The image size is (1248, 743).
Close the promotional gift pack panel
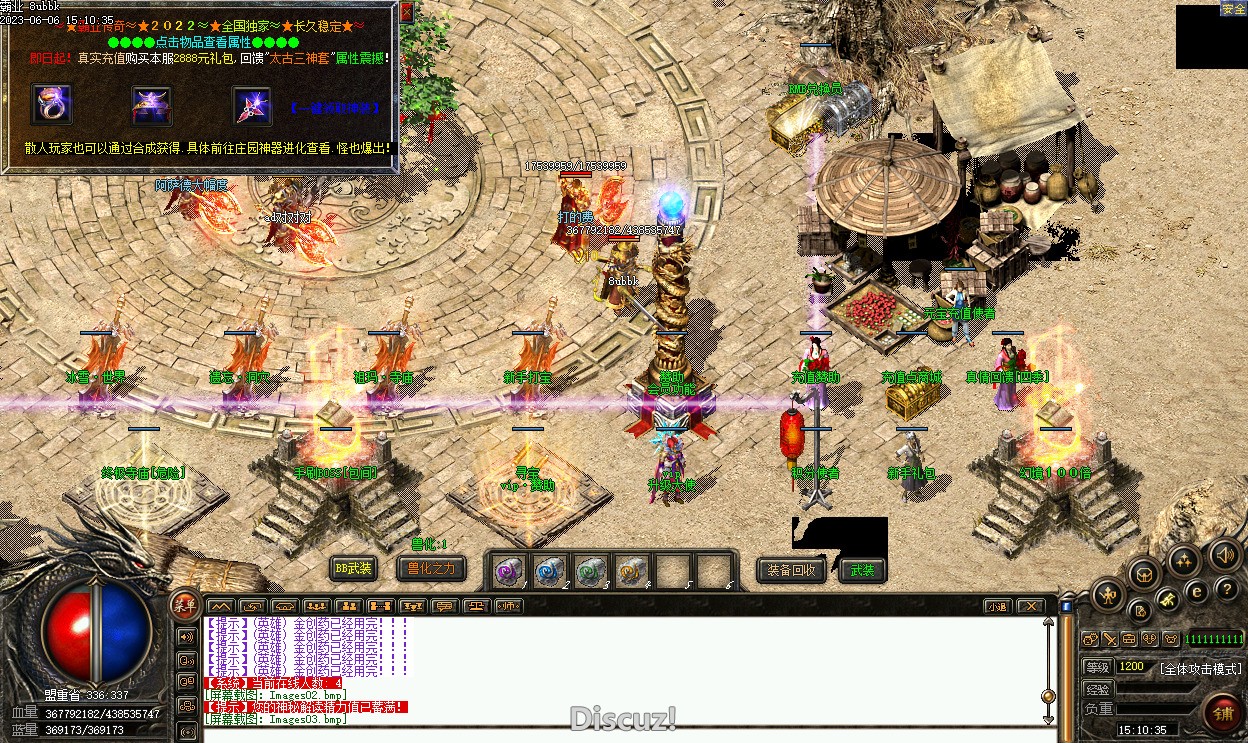(406, 13)
